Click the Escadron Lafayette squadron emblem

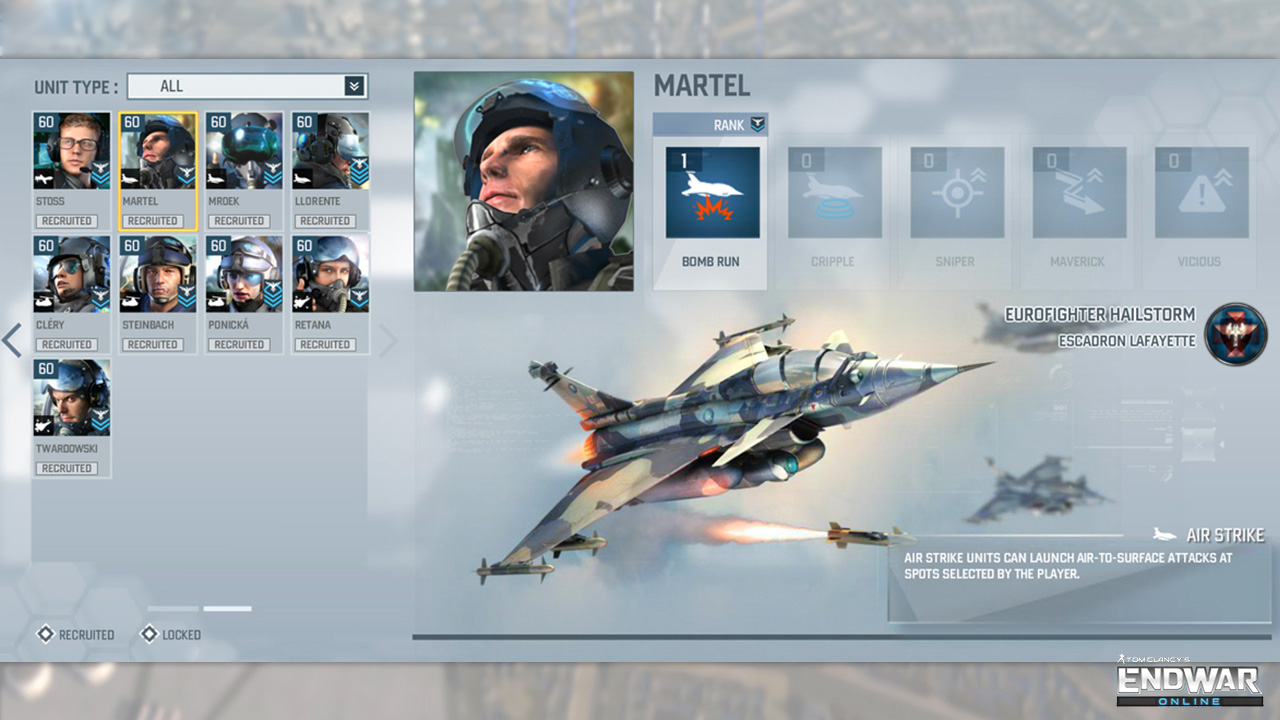pyautogui.click(x=1236, y=334)
